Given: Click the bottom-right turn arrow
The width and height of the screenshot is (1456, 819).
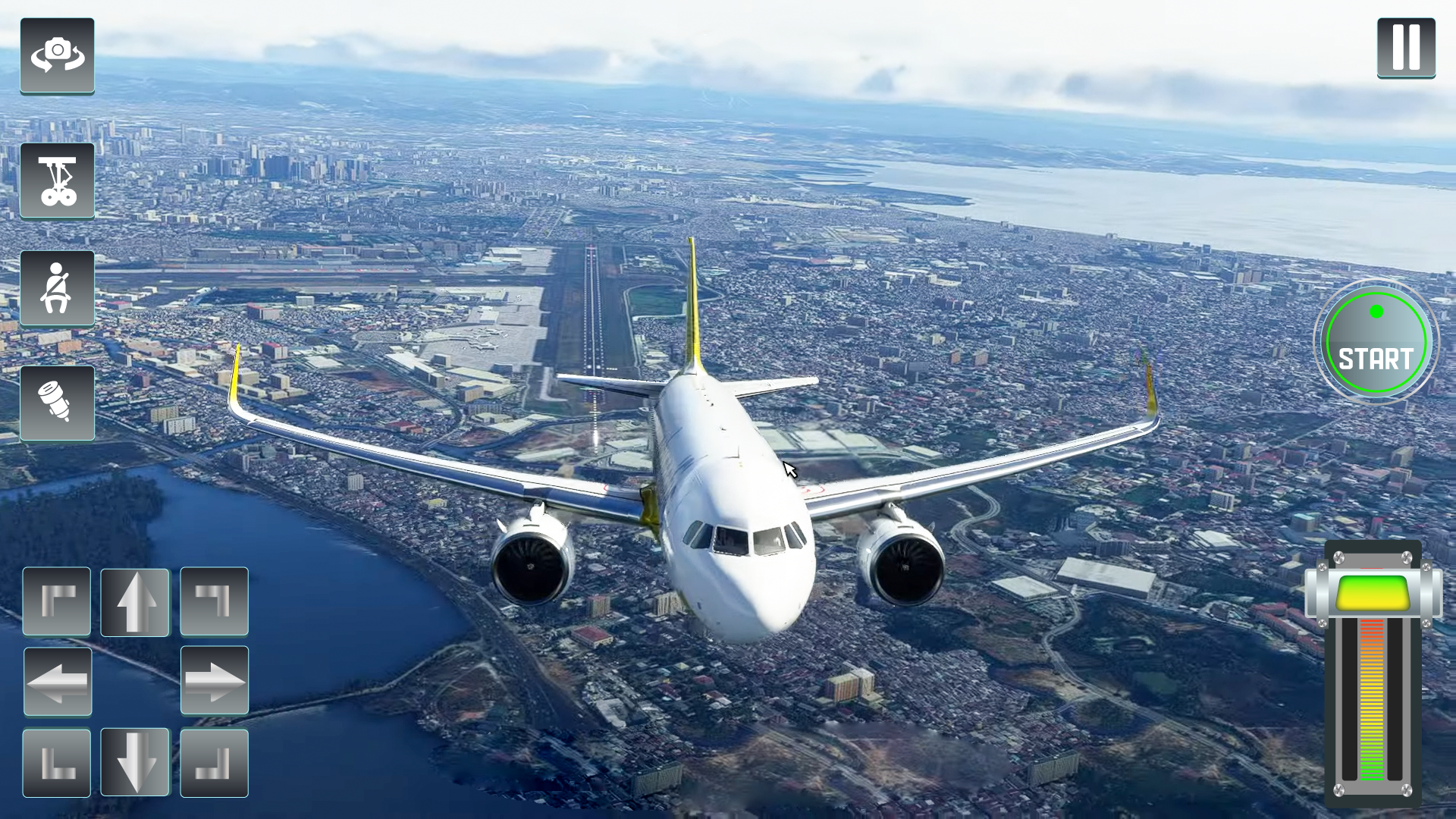Looking at the screenshot, I should 213,761.
